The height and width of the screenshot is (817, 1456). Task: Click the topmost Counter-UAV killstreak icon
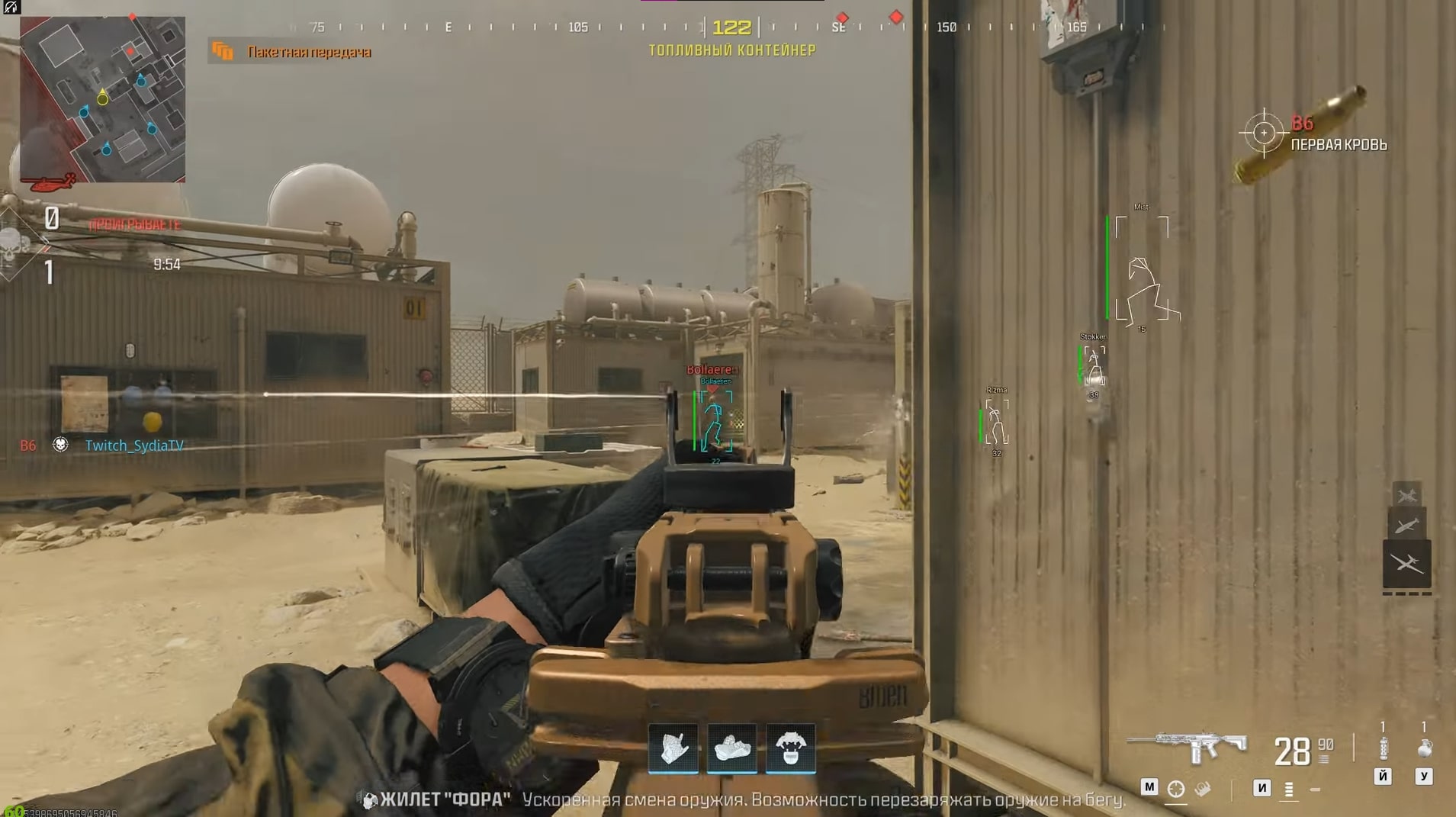pos(1407,494)
